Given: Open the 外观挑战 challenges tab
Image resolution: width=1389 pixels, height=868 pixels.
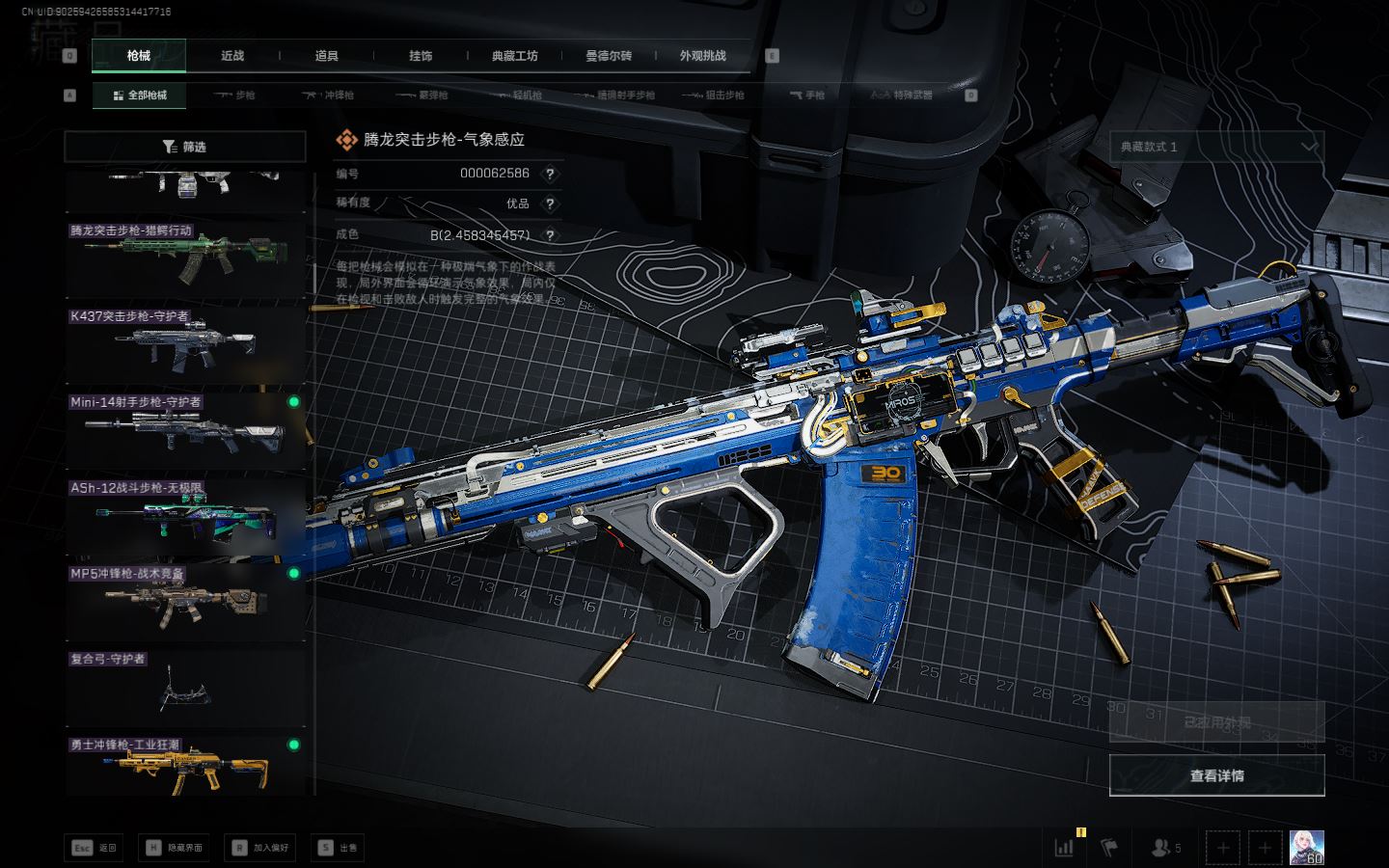Looking at the screenshot, I should pos(702,56).
